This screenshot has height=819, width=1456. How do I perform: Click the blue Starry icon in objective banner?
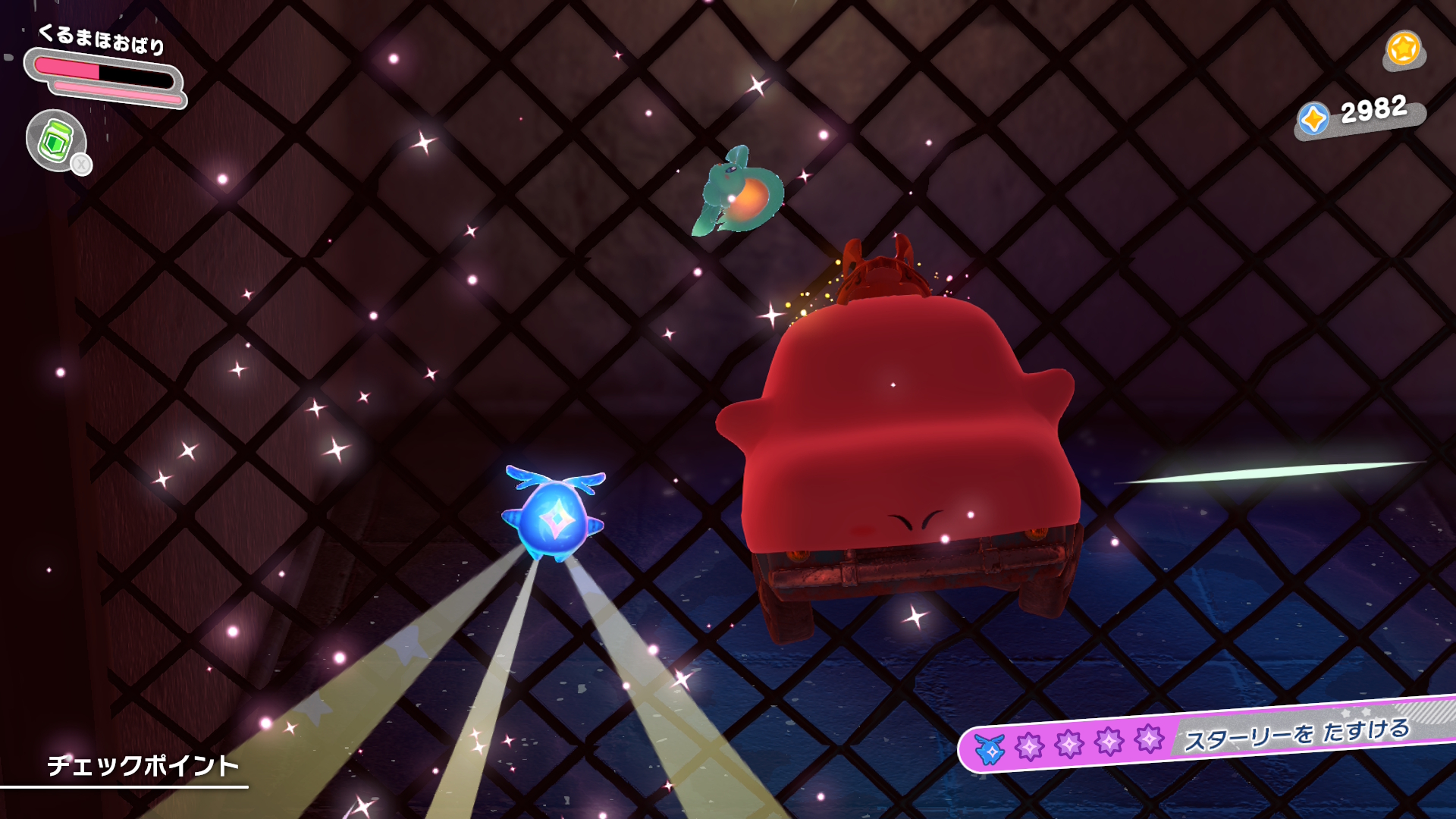pos(990,749)
